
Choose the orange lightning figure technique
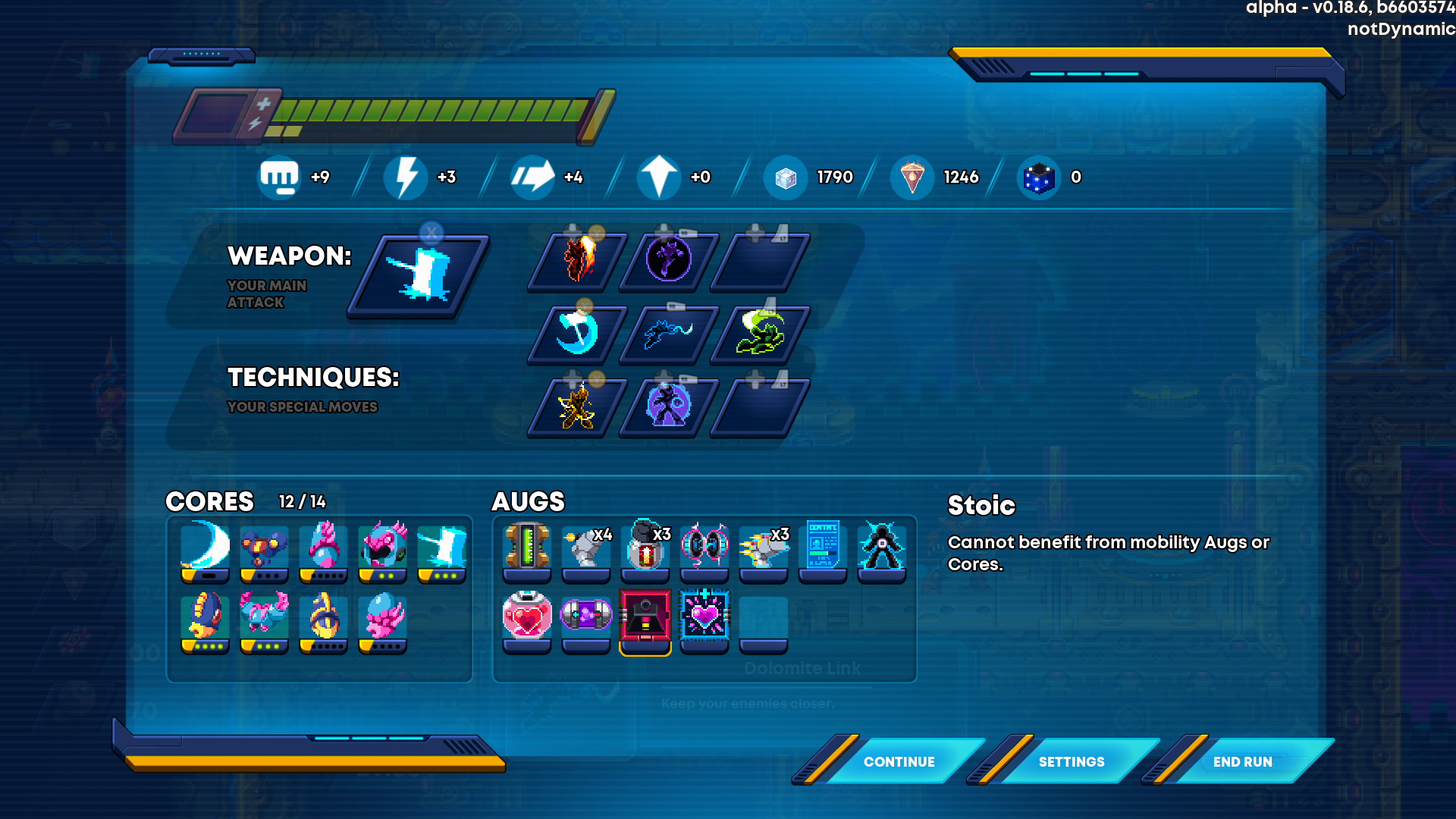pyautogui.click(x=579, y=406)
